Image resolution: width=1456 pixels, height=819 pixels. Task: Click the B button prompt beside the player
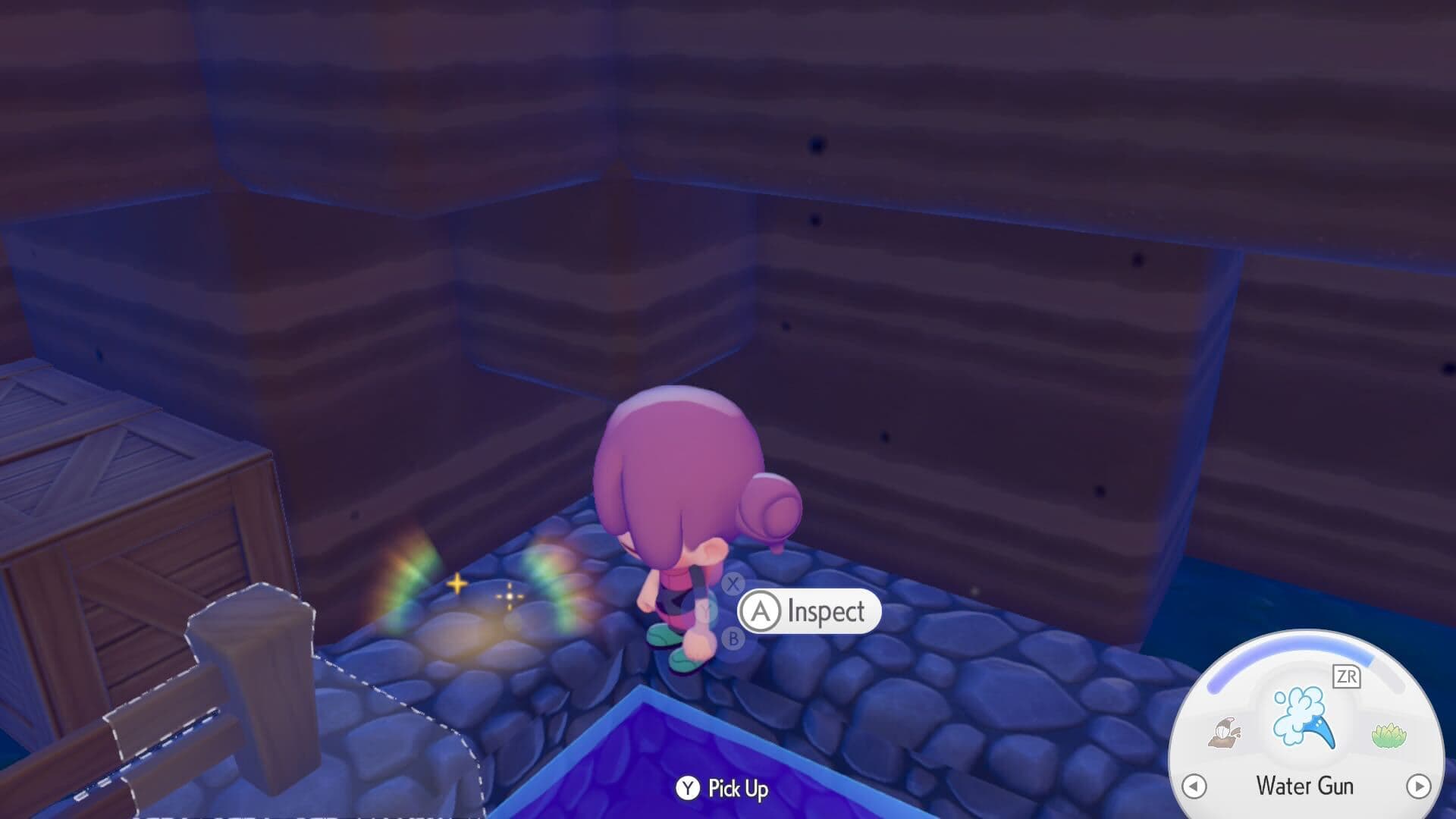[733, 639]
